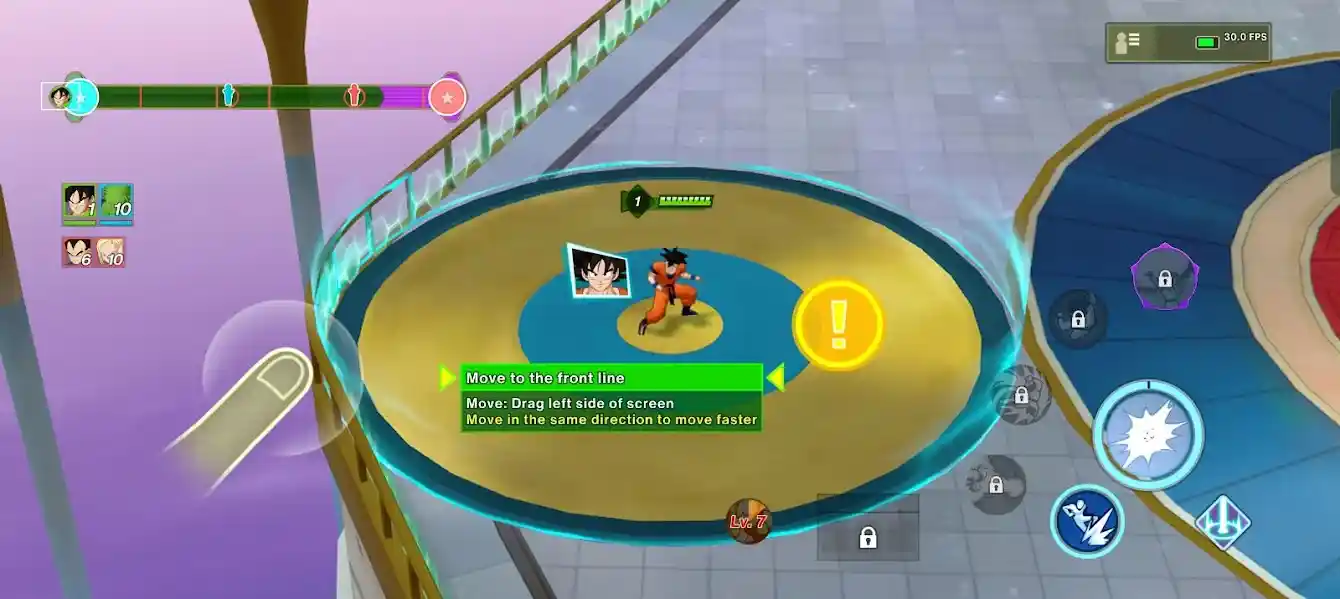1340x599 pixels.
Task: Use the diamond-shaped beam ability icon
Action: click(1223, 521)
